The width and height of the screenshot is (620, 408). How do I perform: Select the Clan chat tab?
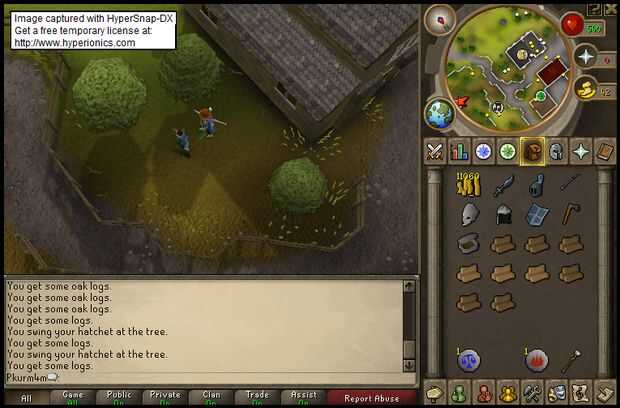click(211, 397)
